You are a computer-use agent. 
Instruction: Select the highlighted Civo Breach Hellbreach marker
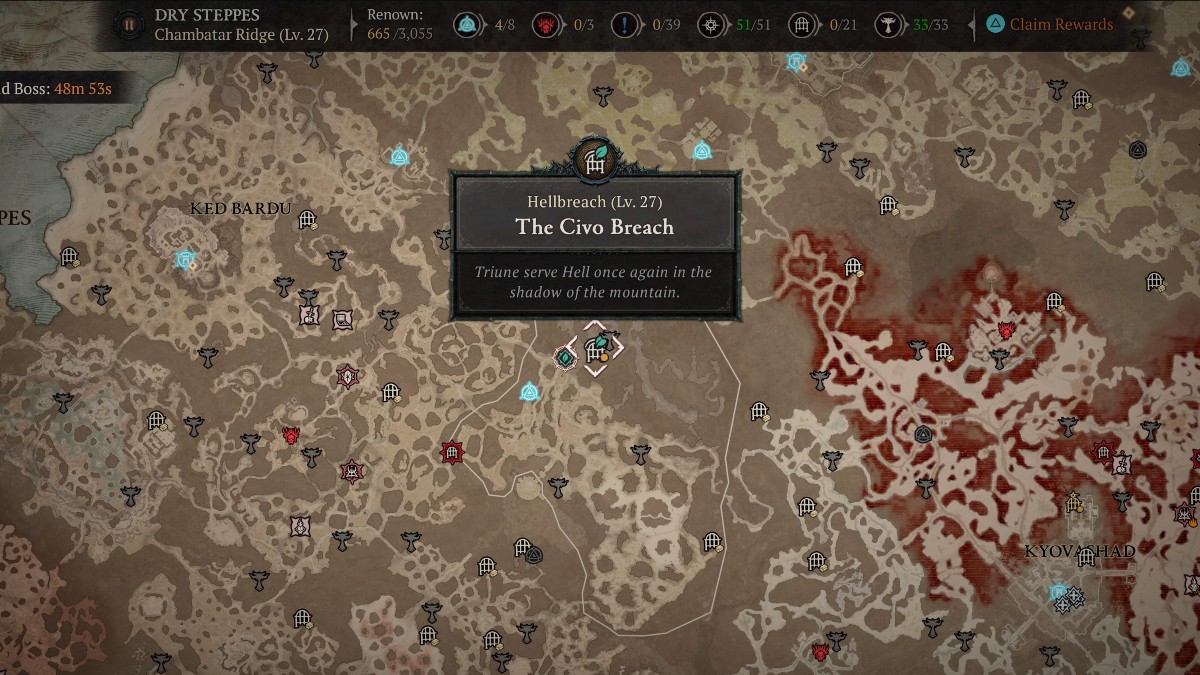pyautogui.click(x=596, y=349)
